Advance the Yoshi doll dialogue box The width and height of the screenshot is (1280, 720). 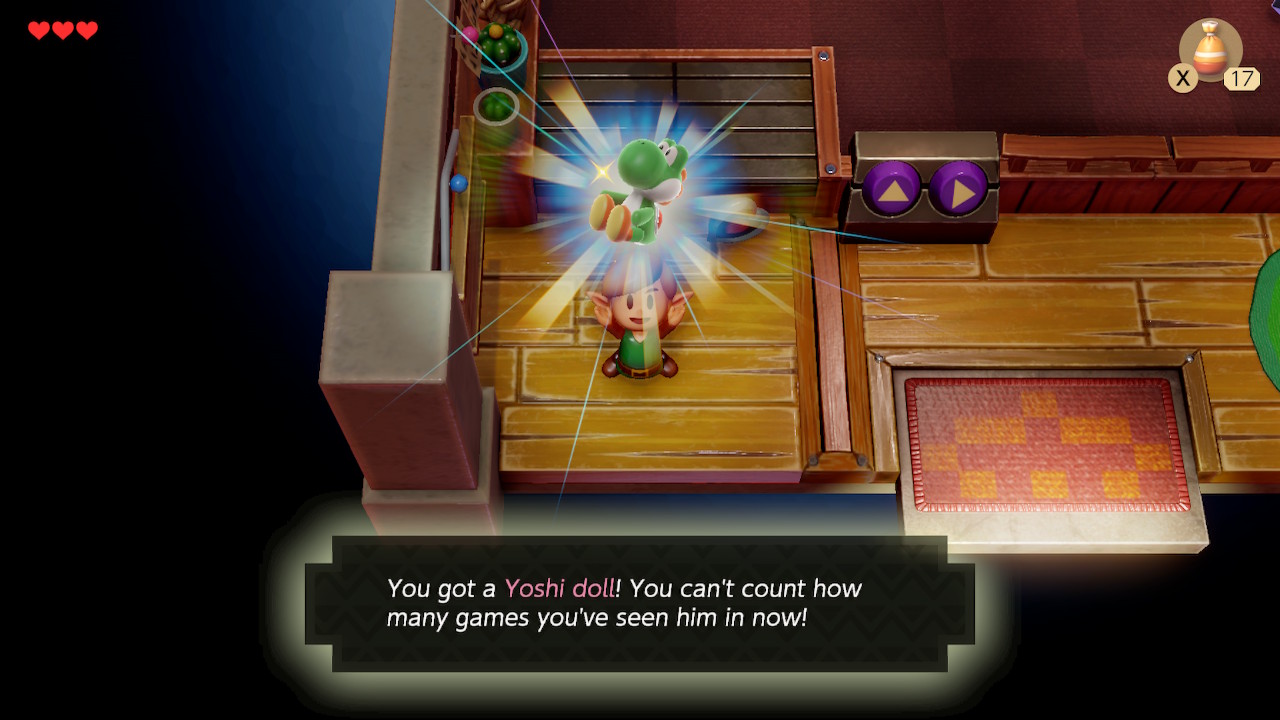pyautogui.click(x=640, y=603)
